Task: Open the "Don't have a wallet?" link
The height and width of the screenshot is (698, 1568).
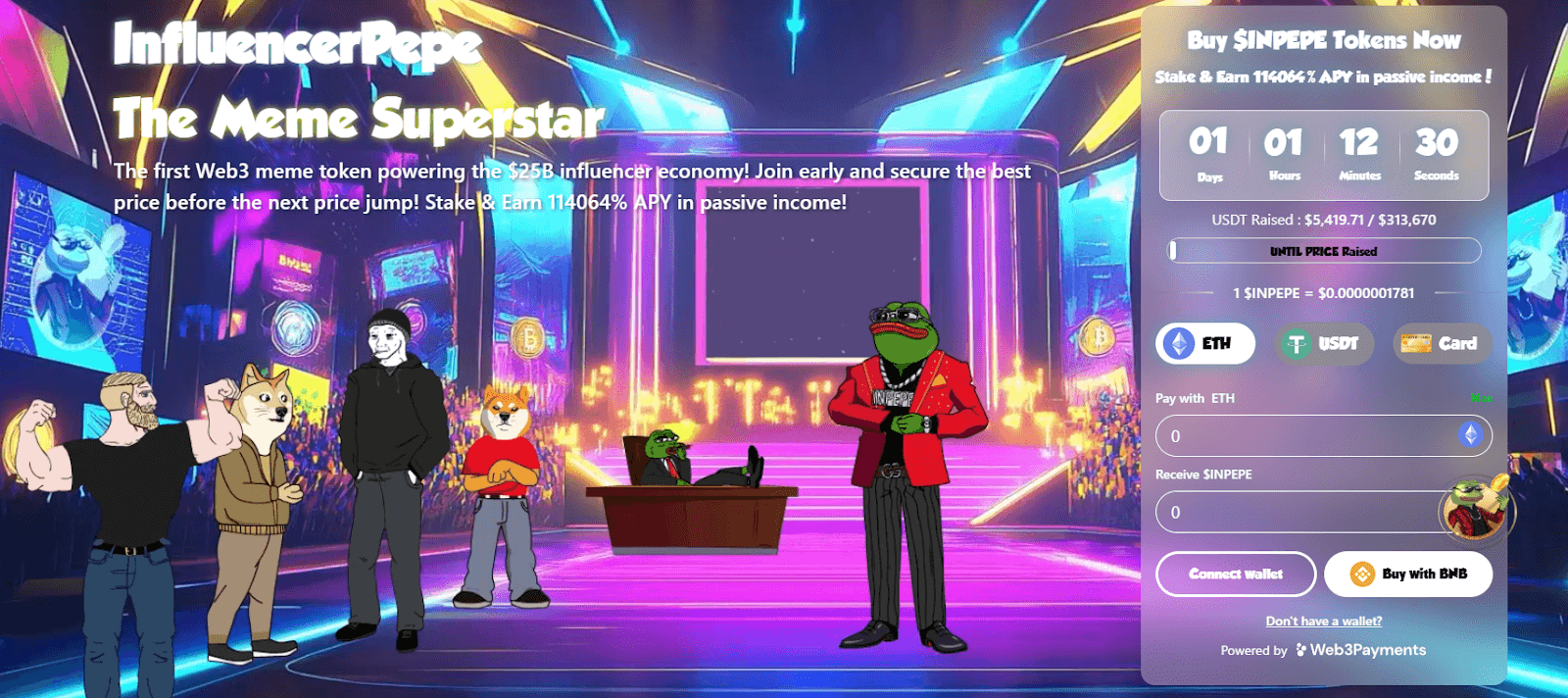Action: (1324, 622)
